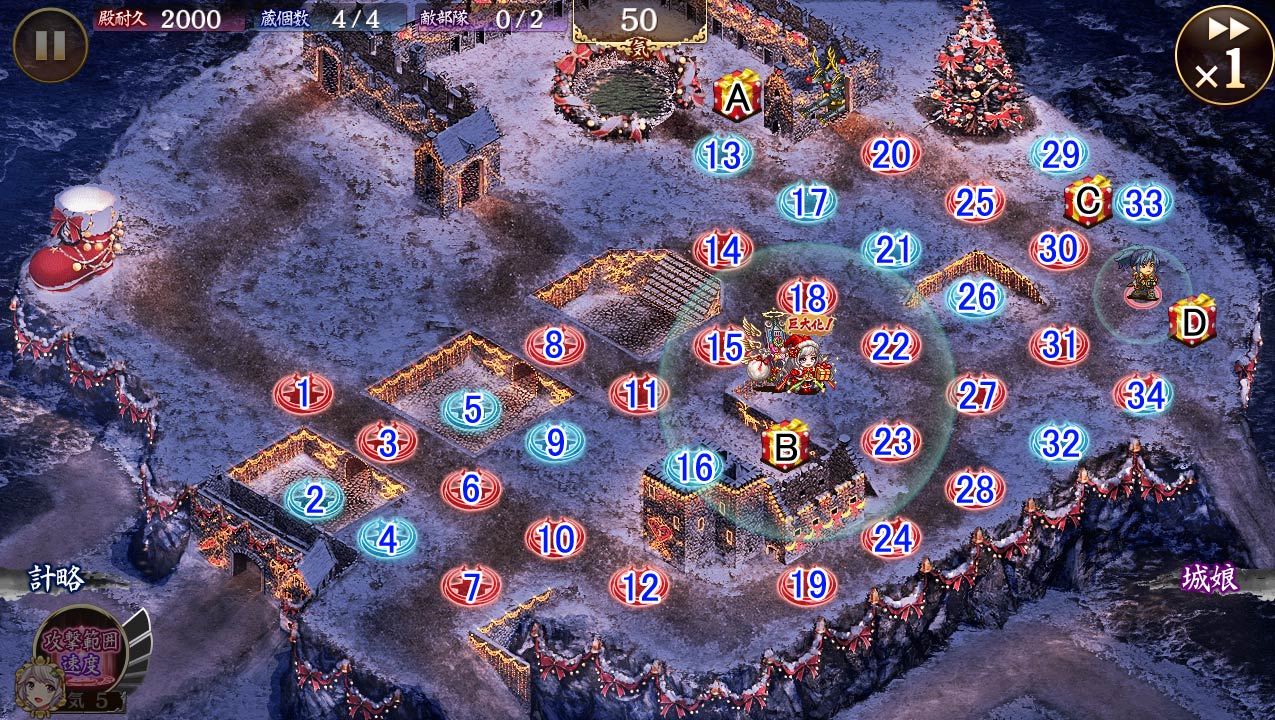This screenshot has width=1275, height=720.
Task: Choose blue deployment tile 16
Action: [694, 467]
